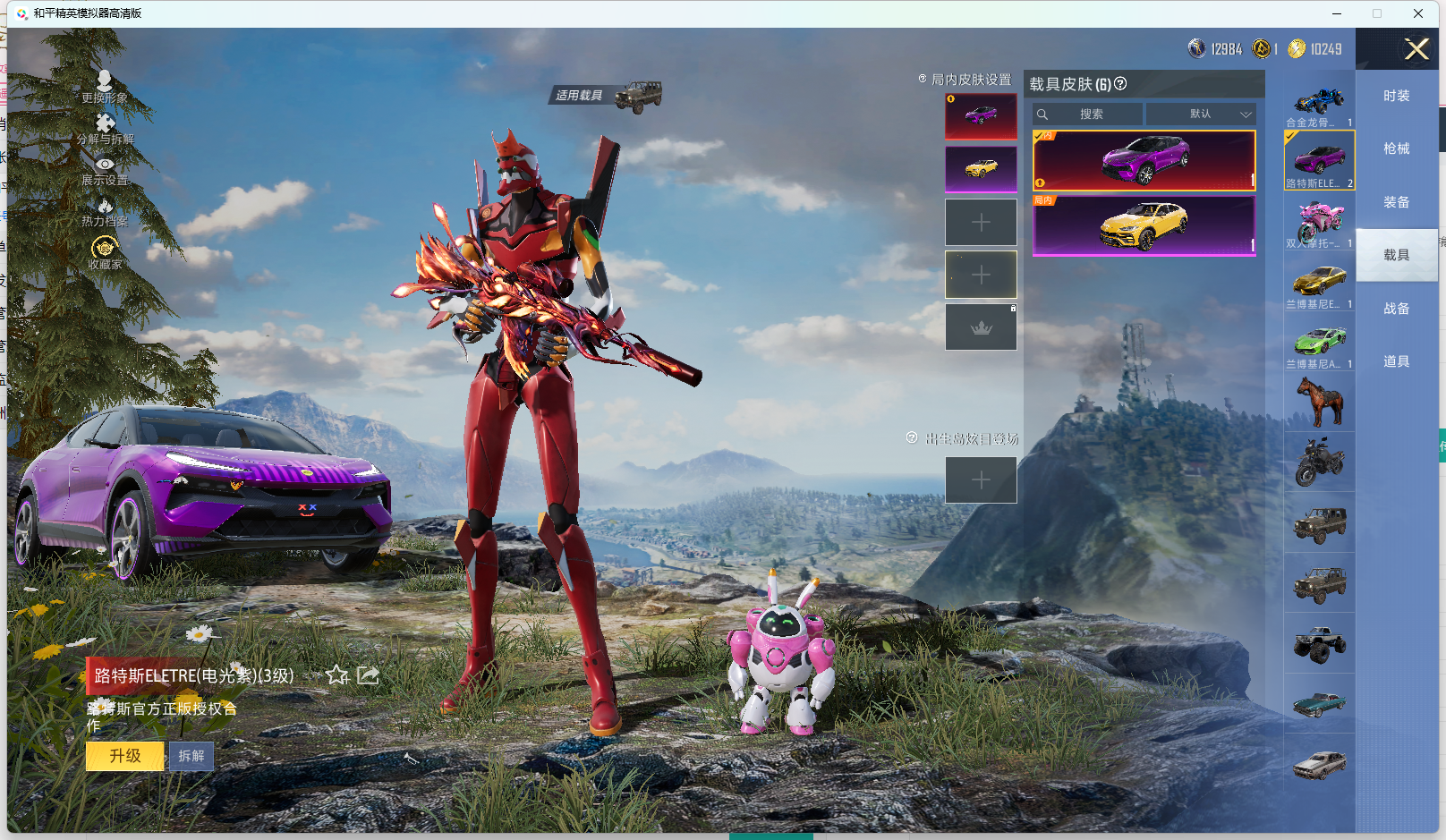1446x840 pixels.
Task: Choose the pink motorcycle vehicle thumbnail
Action: (x=1319, y=223)
